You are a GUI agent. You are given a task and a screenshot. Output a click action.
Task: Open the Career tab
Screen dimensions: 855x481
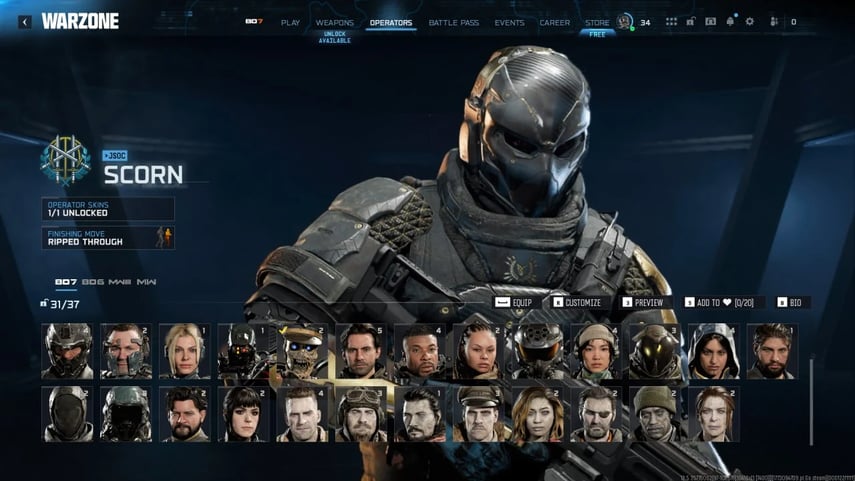(x=554, y=22)
